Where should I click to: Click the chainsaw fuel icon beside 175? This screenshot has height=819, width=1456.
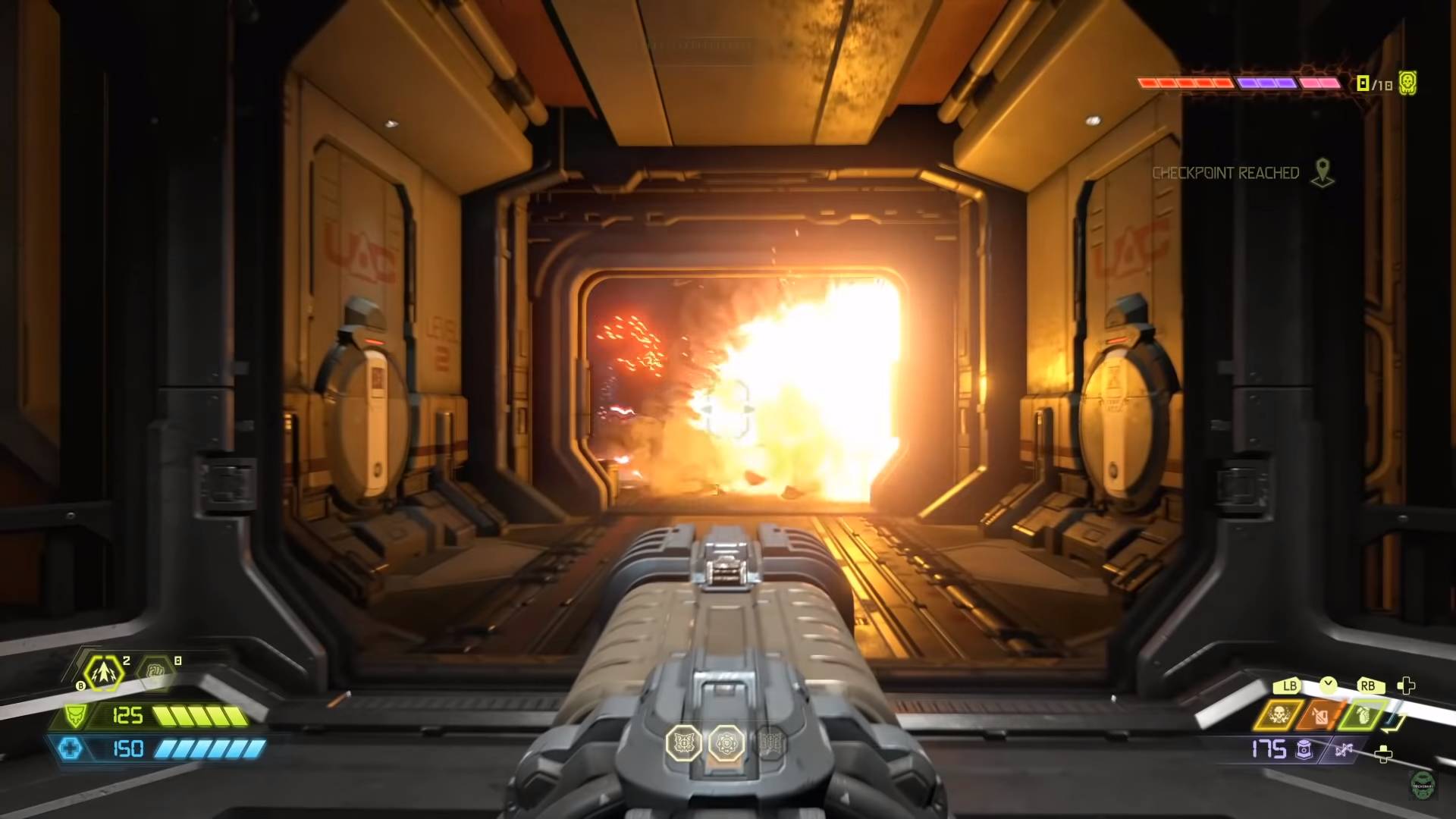[1304, 749]
